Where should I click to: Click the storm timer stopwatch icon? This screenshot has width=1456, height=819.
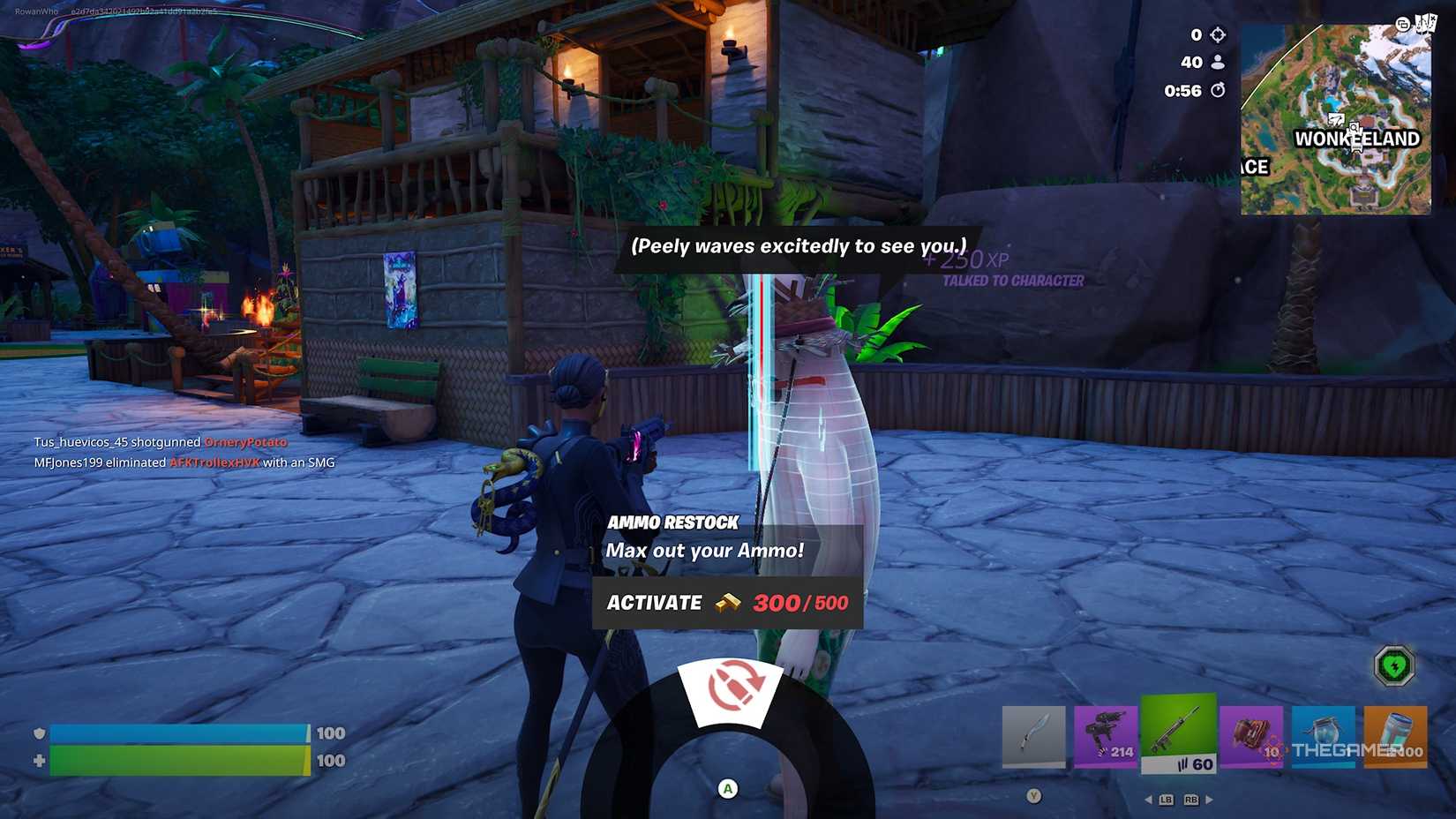(x=1219, y=90)
